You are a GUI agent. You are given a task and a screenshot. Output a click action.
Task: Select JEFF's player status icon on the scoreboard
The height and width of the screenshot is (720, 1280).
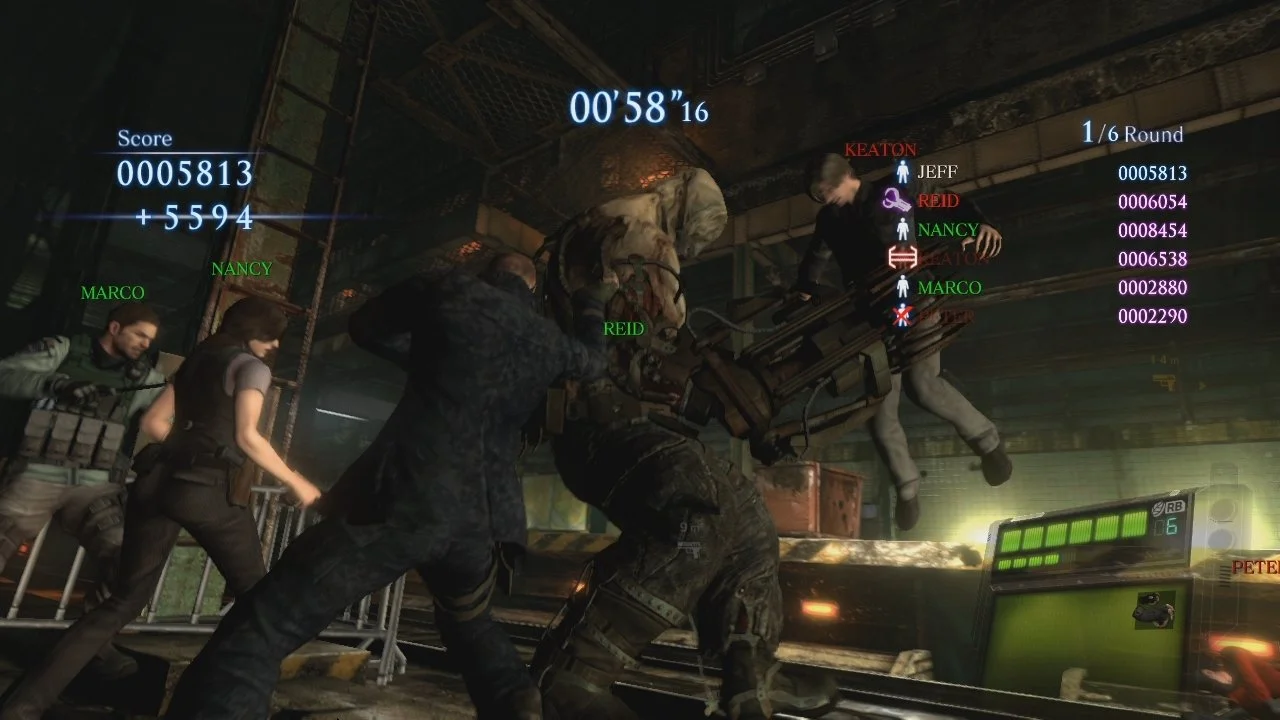click(x=902, y=172)
